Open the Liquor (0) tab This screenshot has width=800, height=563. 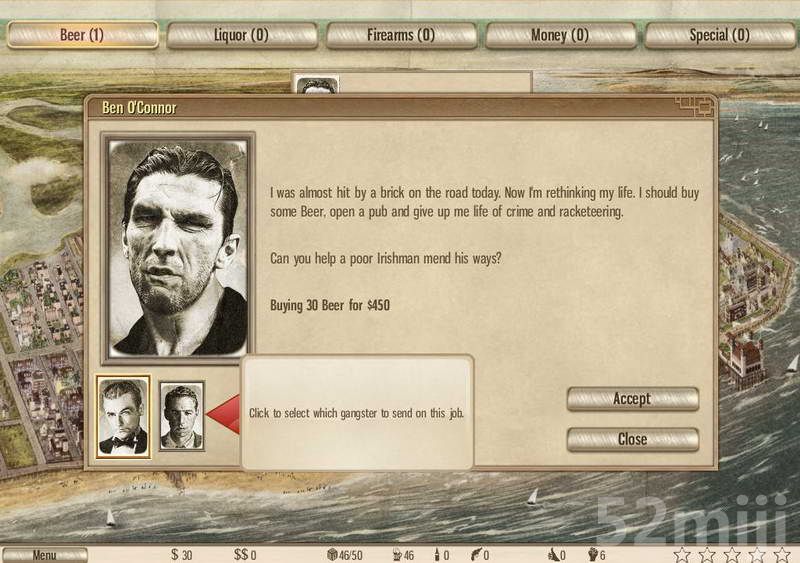pyautogui.click(x=241, y=35)
